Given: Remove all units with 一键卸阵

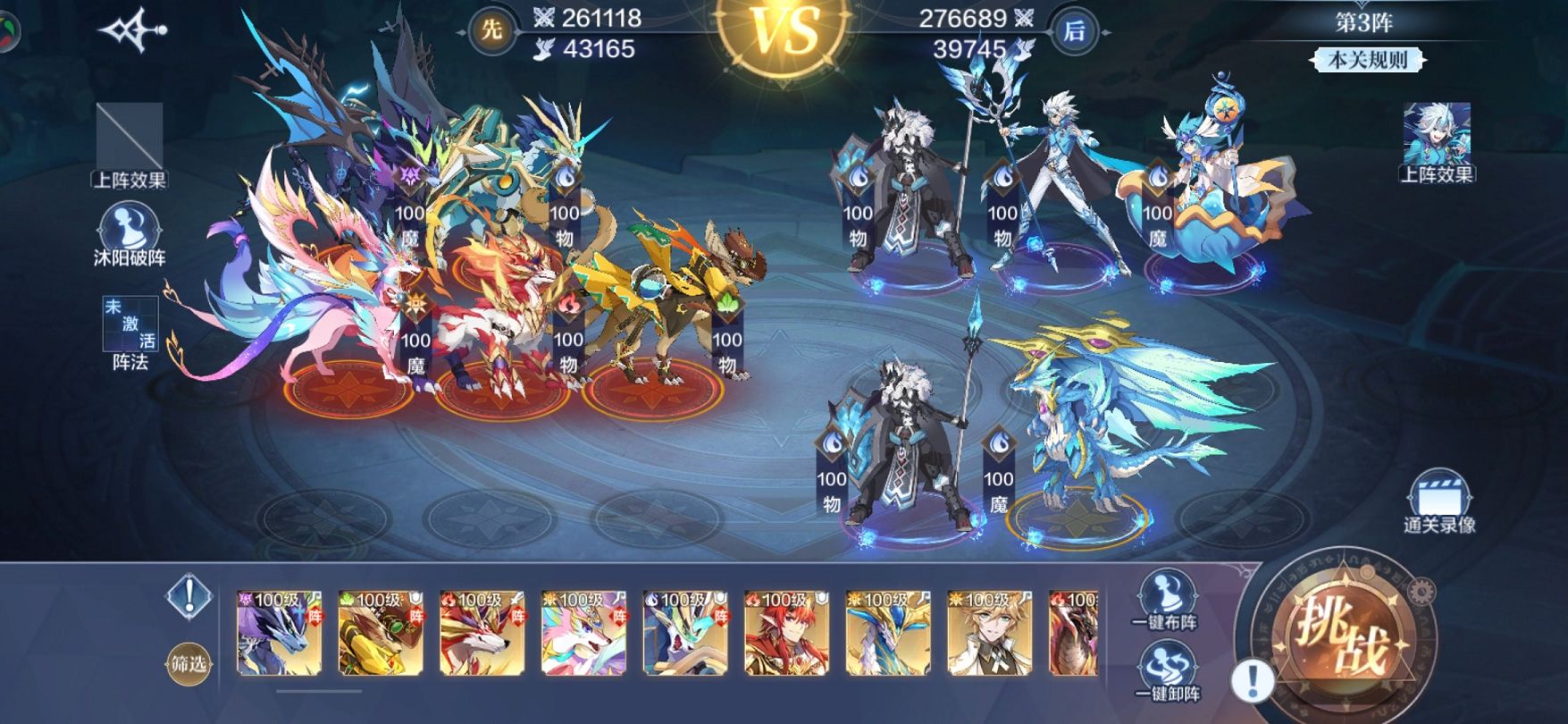Looking at the screenshot, I should pyautogui.click(x=1167, y=673).
